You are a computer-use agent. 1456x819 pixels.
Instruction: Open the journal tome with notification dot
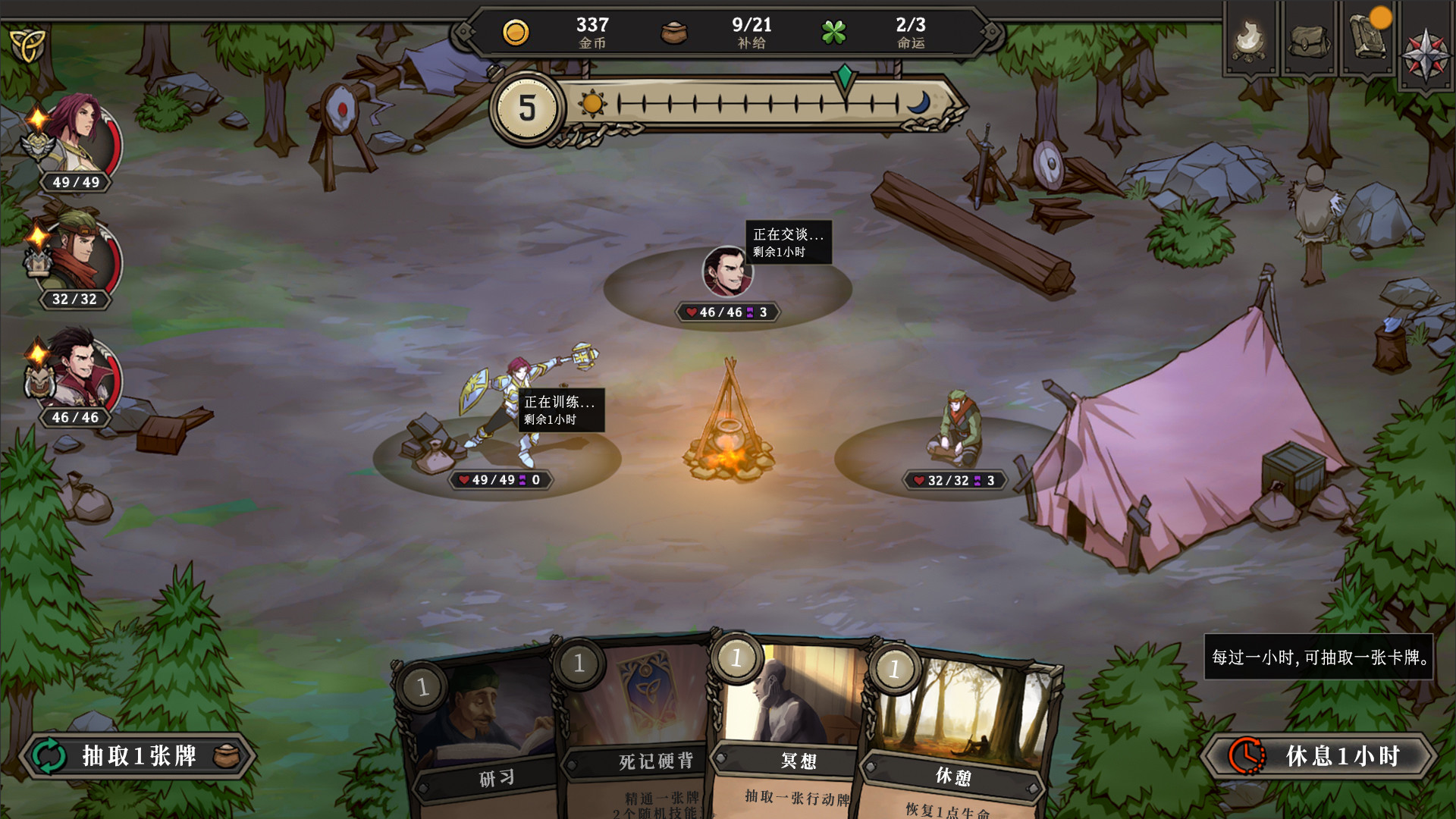1367,40
